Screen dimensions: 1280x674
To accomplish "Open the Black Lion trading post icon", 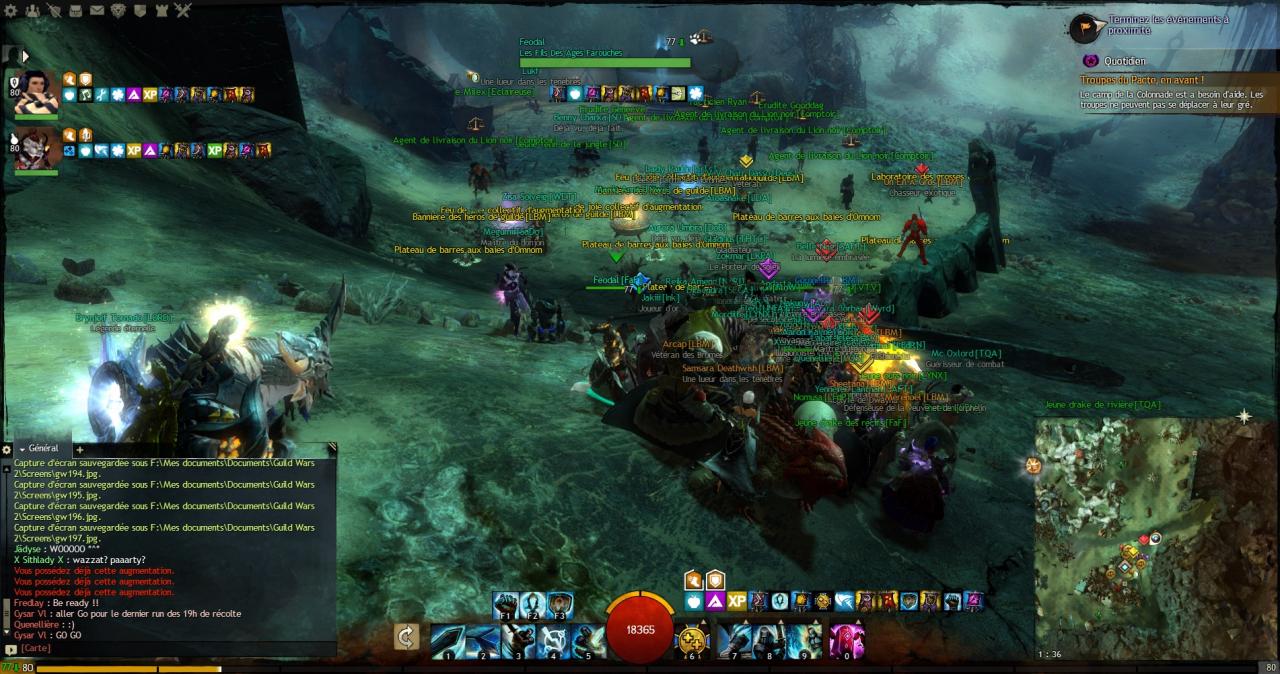I will coord(118,11).
